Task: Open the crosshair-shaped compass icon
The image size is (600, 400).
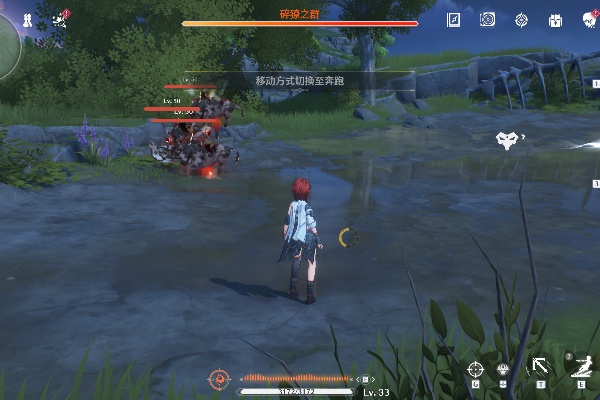Action: [521, 19]
